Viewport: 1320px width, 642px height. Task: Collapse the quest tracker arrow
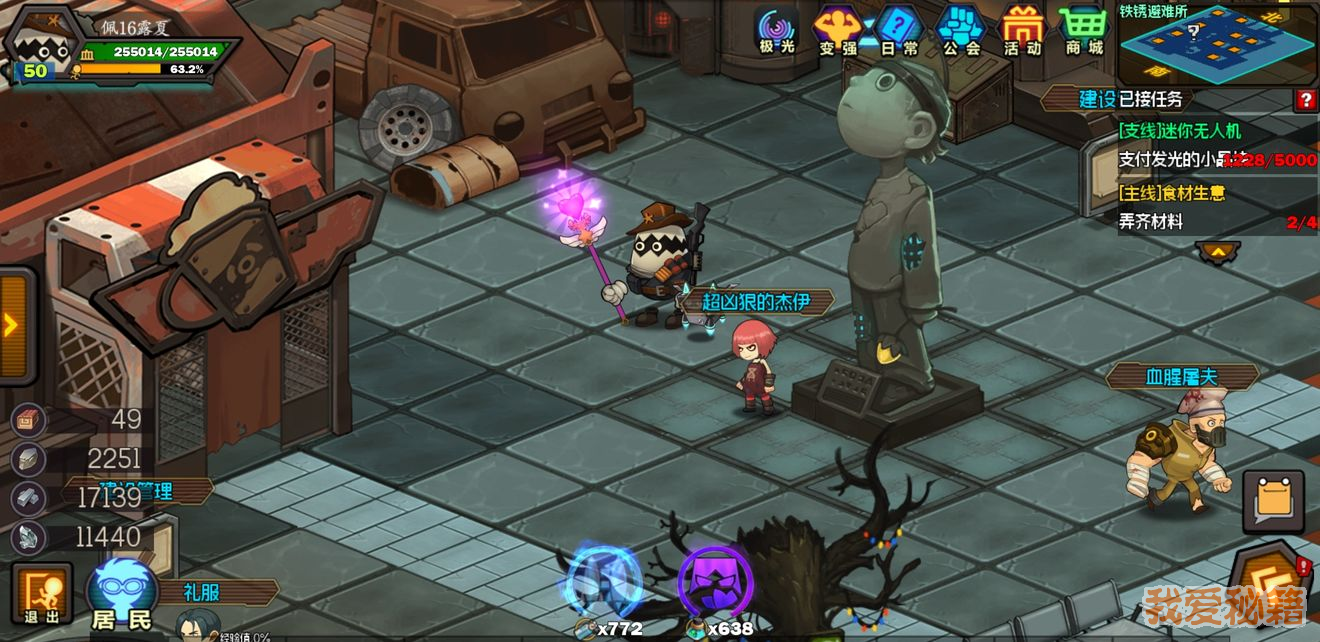pos(1217,252)
